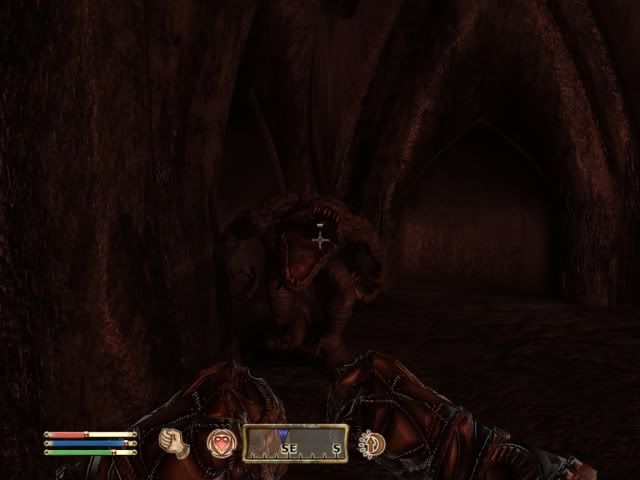Screen dimensions: 640x480
Task: Click the fist hand-to-hand weapon icon
Action: 175,442
